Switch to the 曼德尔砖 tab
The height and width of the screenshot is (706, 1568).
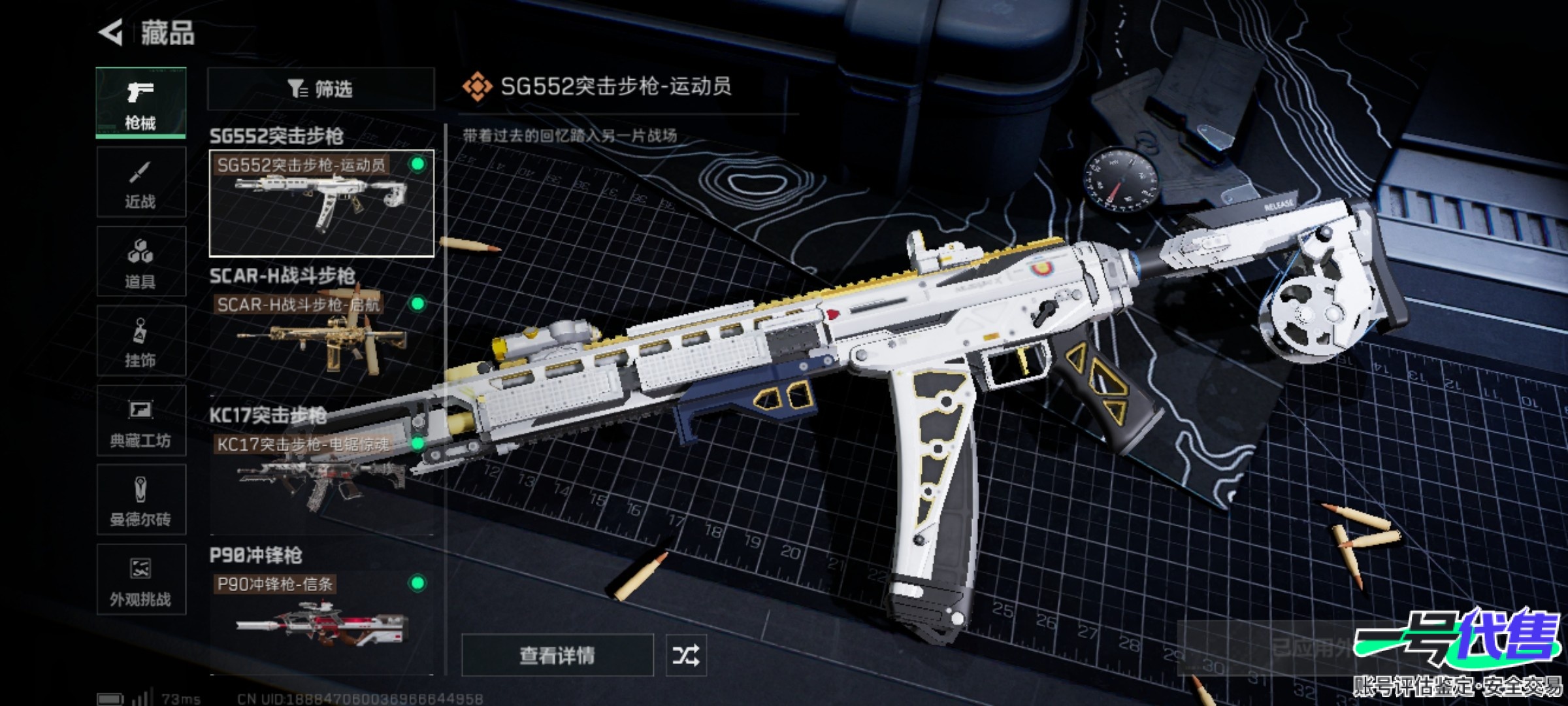(140, 501)
